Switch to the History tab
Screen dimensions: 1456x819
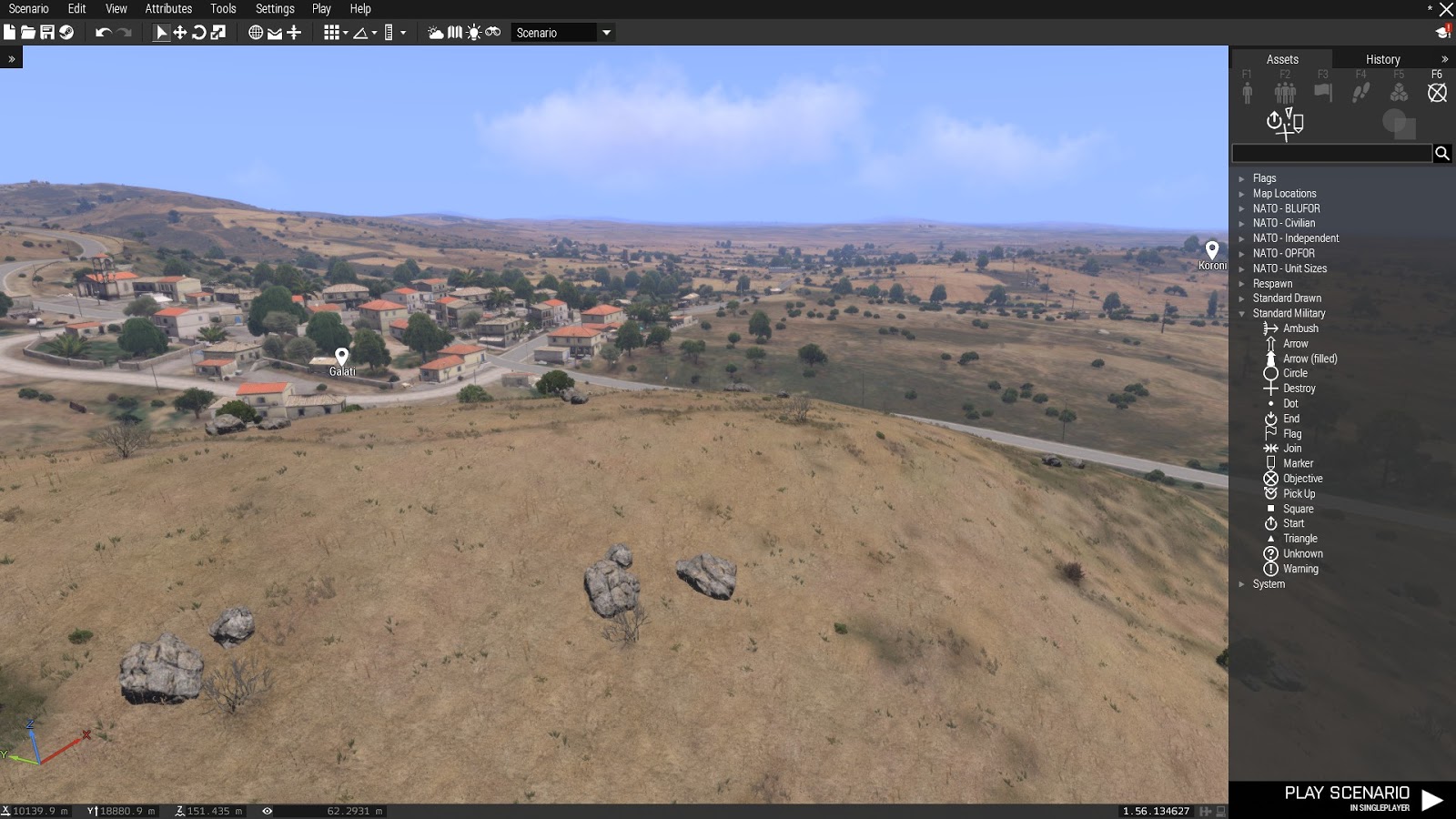[x=1382, y=58]
